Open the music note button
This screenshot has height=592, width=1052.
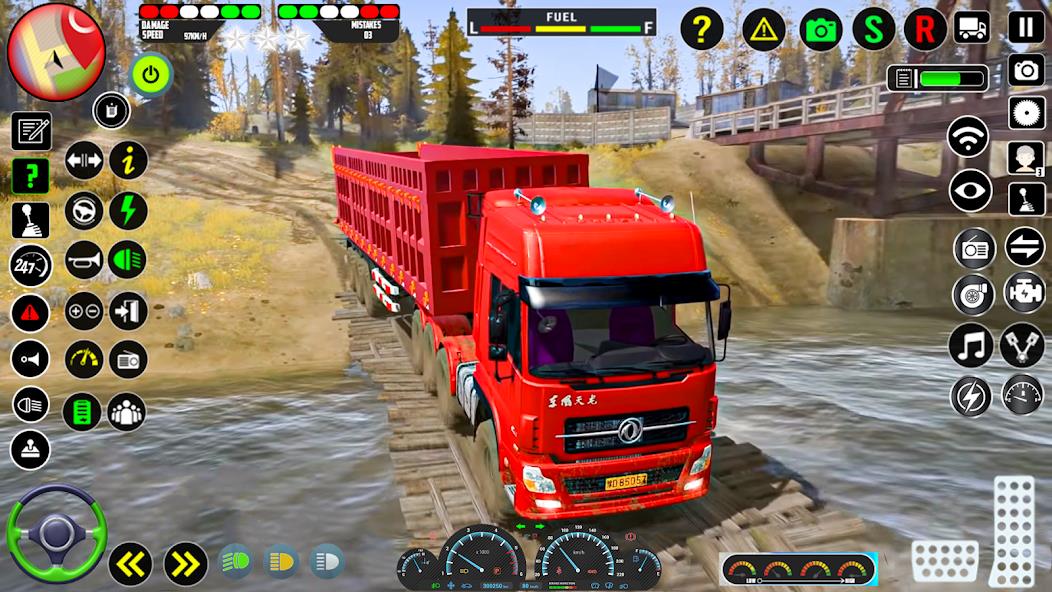[x=970, y=345]
